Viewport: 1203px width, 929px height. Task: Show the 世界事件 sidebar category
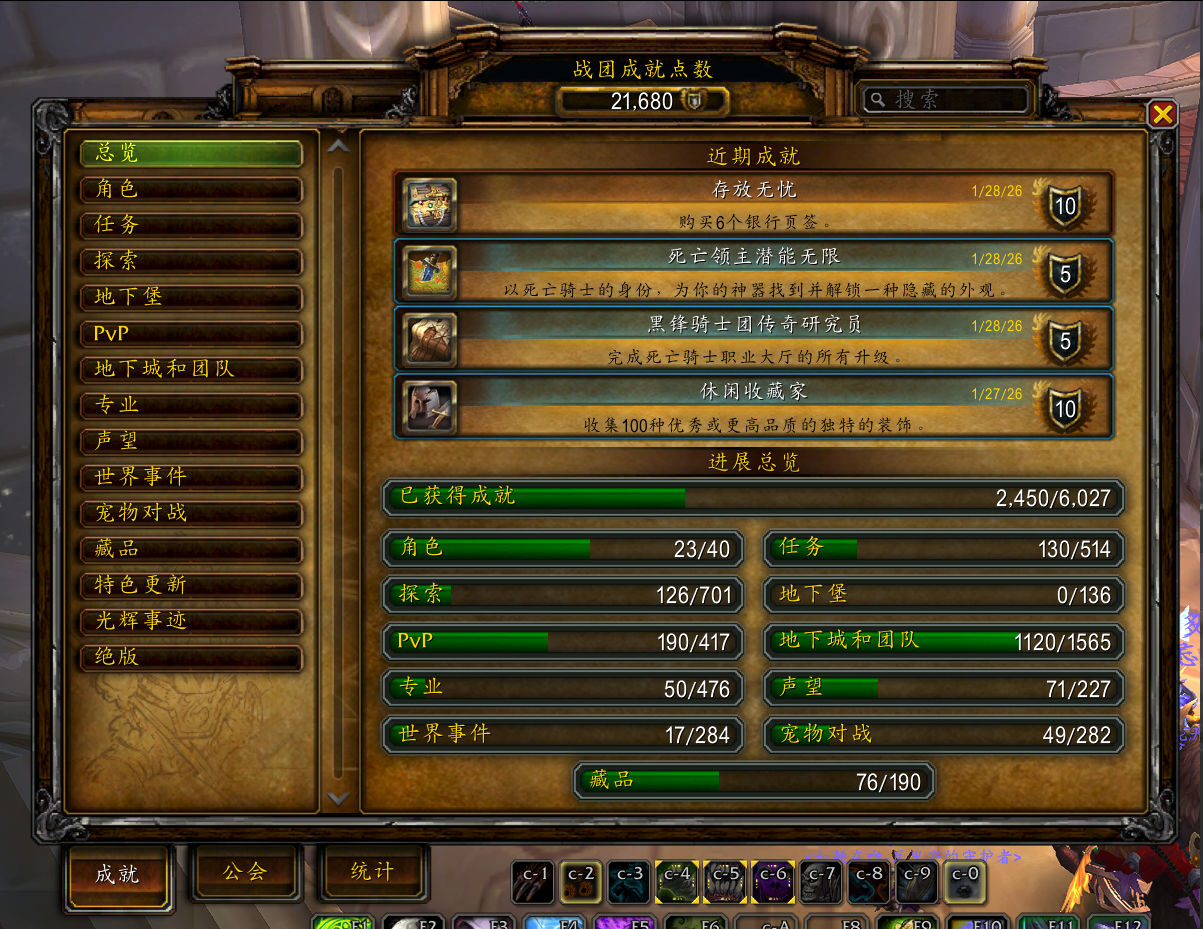point(191,477)
